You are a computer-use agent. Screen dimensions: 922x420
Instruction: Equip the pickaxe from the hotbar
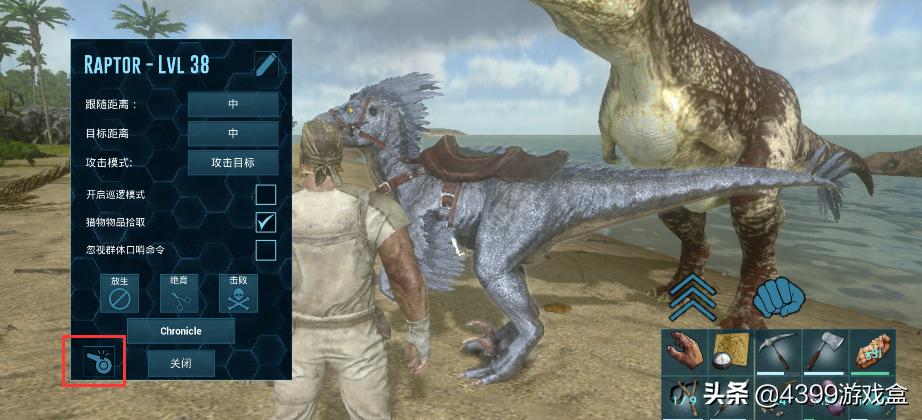click(779, 351)
